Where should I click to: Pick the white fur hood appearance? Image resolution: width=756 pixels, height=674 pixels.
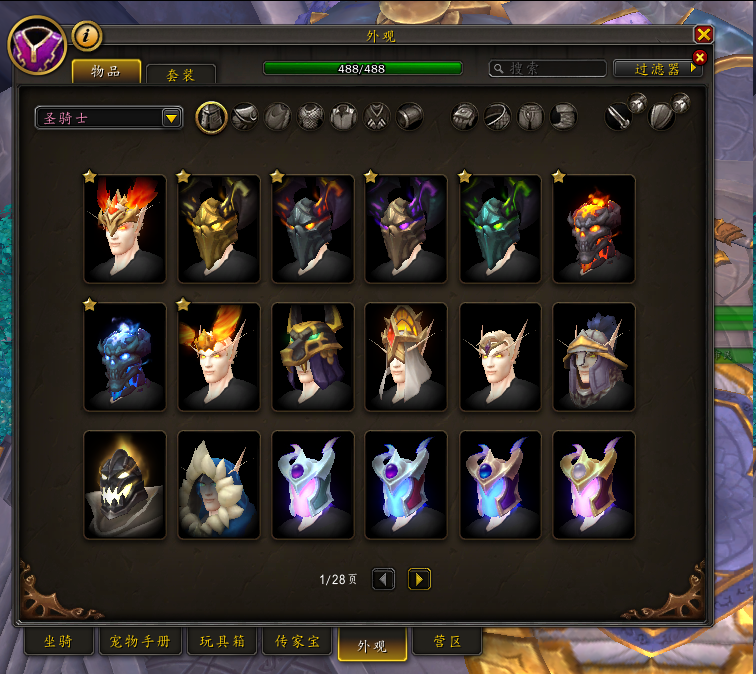(x=219, y=485)
